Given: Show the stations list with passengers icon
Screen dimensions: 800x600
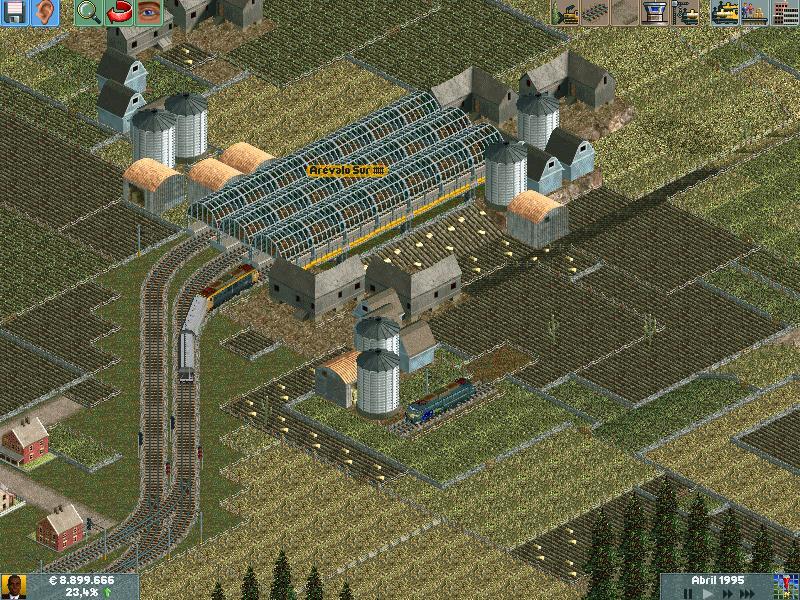Looking at the screenshot, I should pyautogui.click(x=755, y=13).
